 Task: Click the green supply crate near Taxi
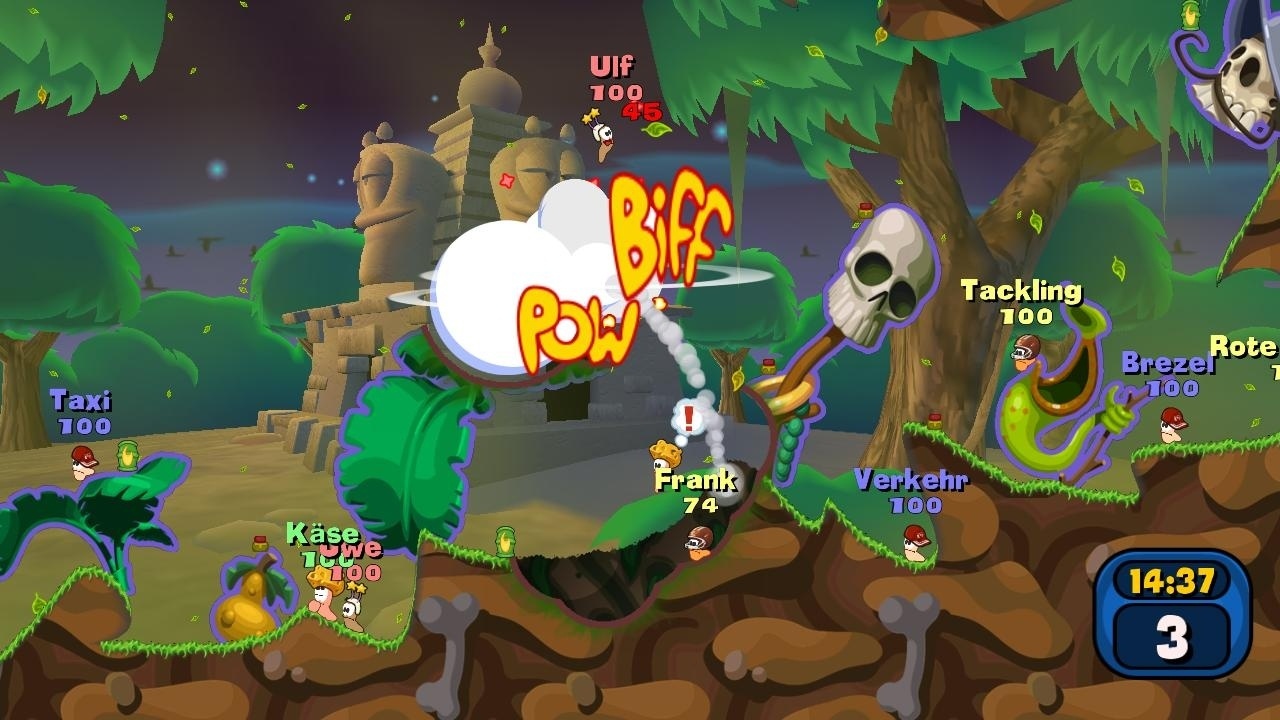pos(128,453)
